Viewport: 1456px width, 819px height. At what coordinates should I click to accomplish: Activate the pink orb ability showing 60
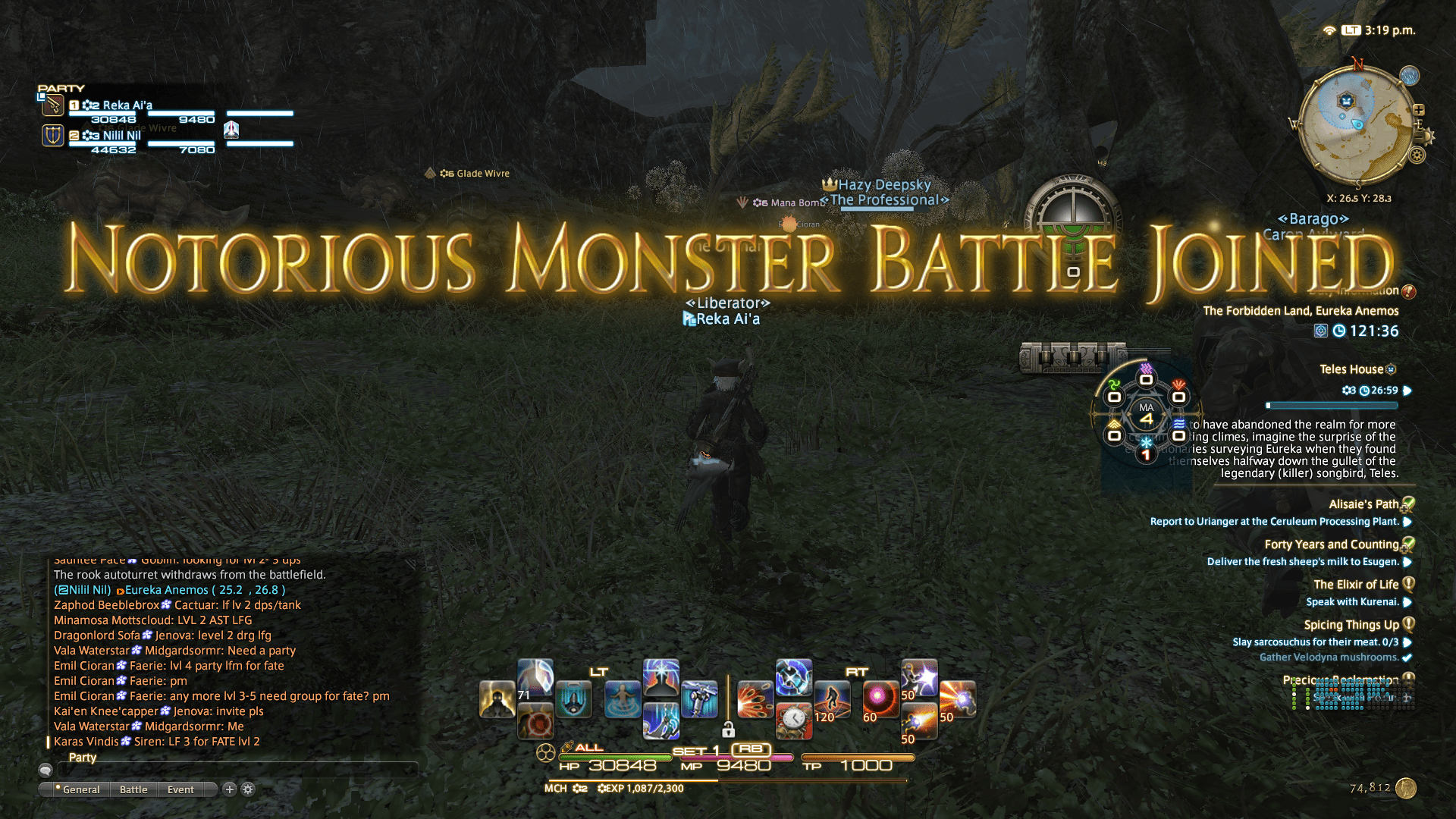coord(880,699)
